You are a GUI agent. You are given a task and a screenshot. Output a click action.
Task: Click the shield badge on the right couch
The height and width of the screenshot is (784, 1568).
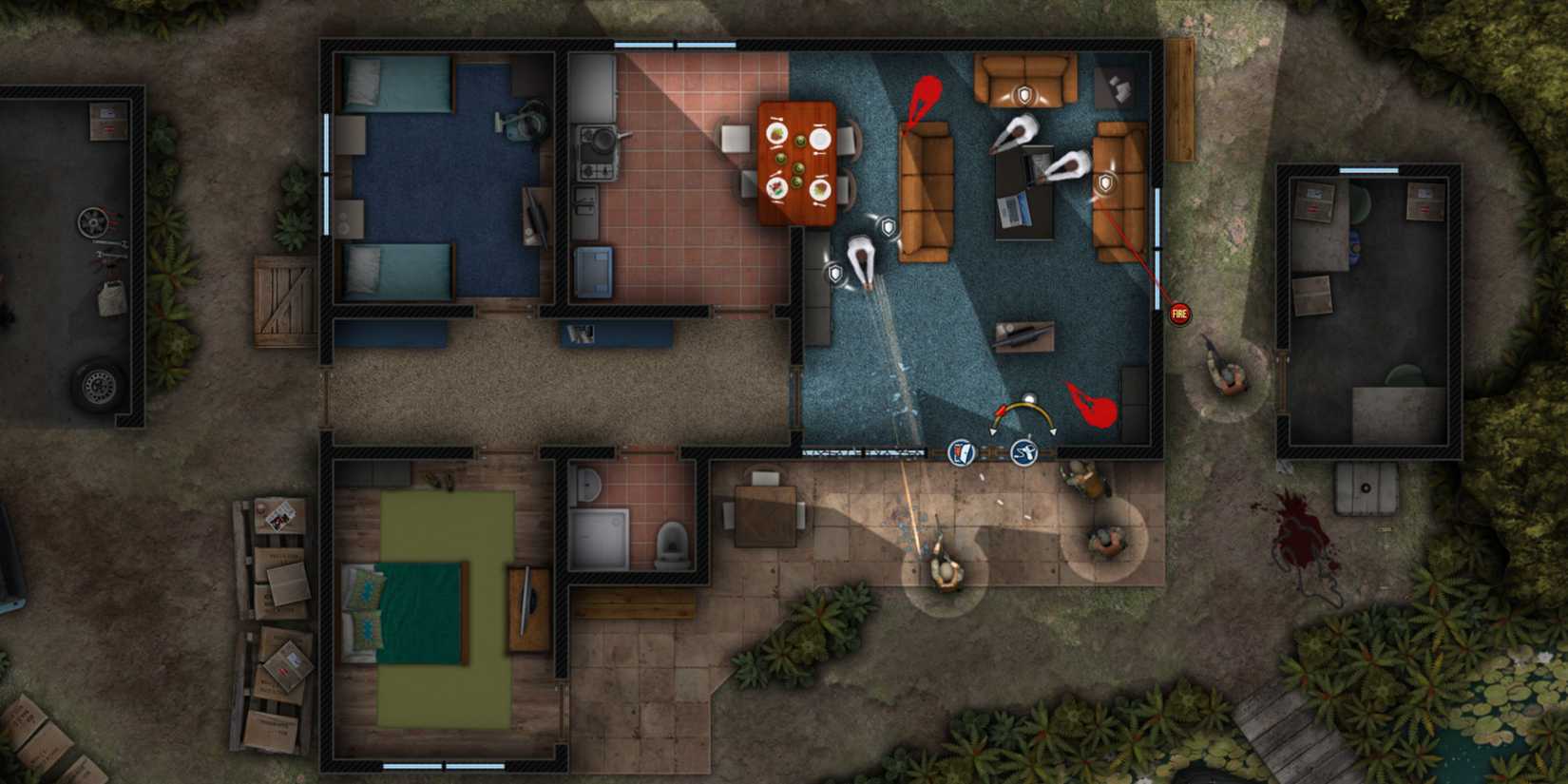point(1104,182)
